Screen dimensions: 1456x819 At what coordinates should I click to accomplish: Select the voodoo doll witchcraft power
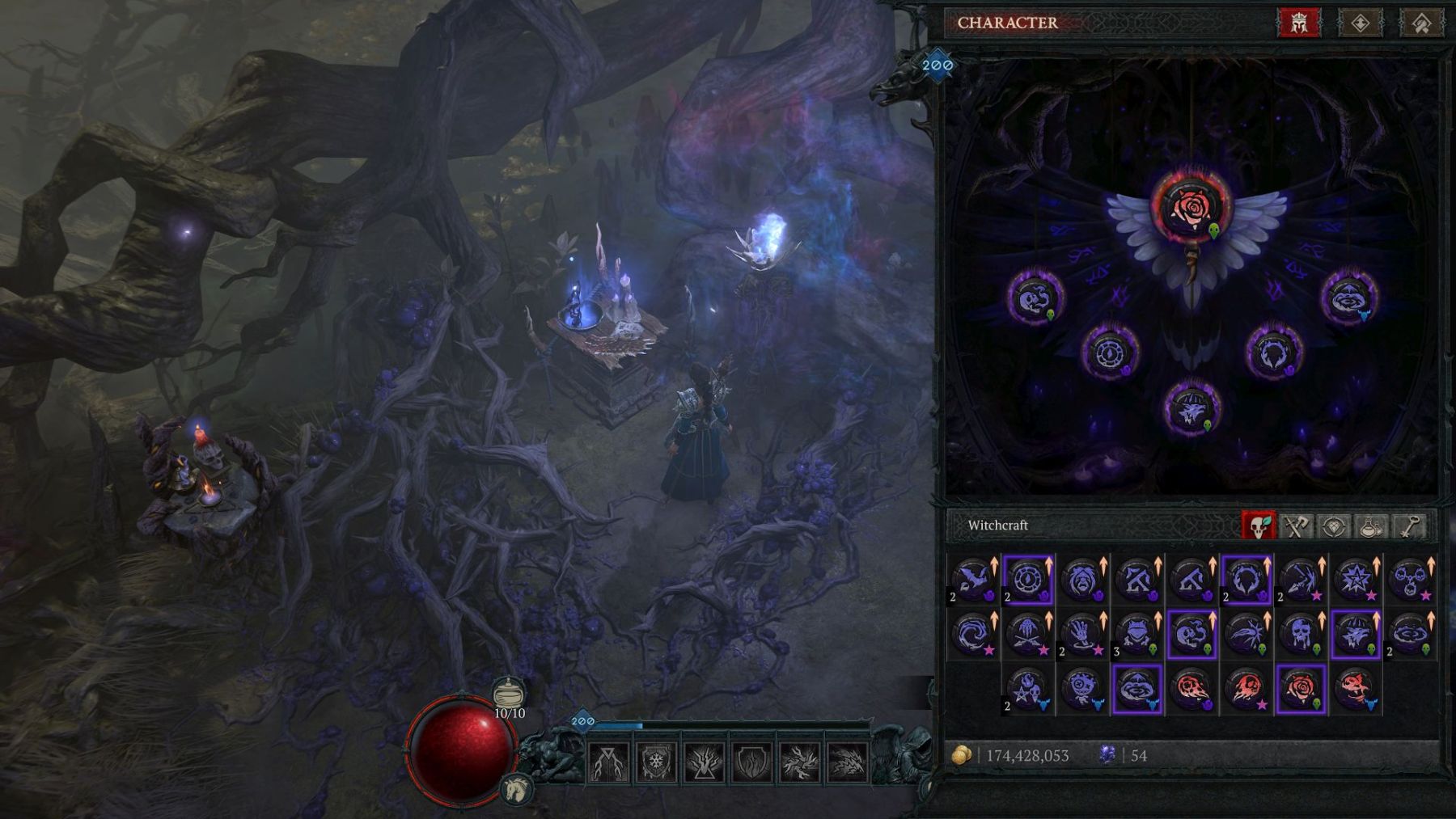point(1082,690)
